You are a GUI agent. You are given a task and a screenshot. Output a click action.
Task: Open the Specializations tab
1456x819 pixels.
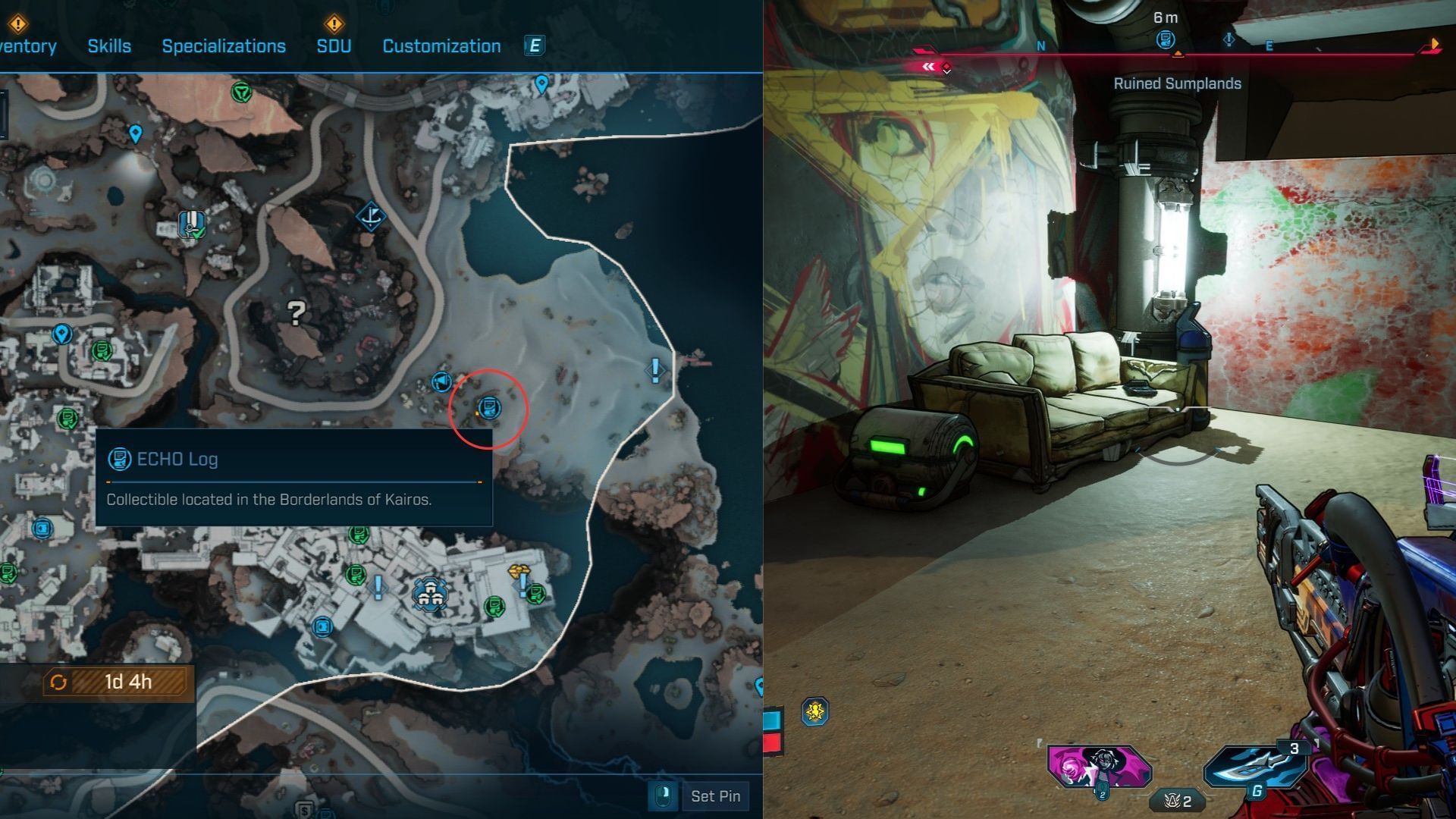(224, 46)
